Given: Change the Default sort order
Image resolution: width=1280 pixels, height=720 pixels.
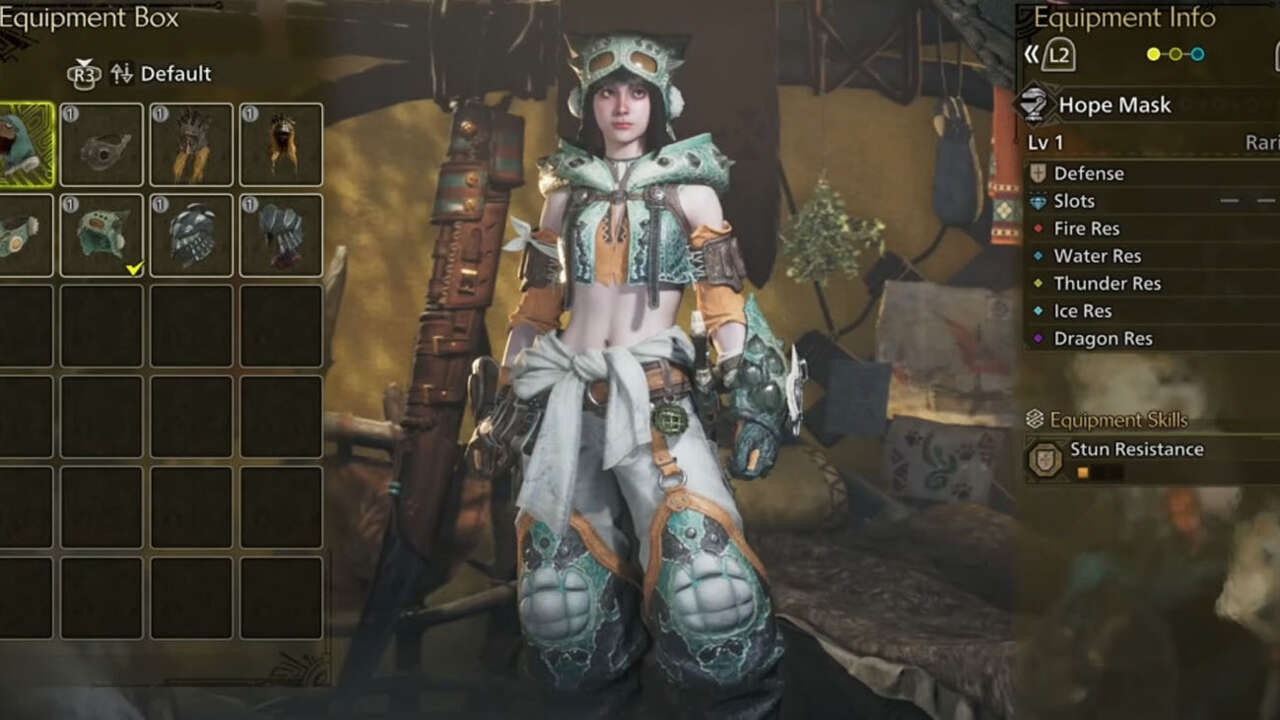Looking at the screenshot, I should [162, 74].
